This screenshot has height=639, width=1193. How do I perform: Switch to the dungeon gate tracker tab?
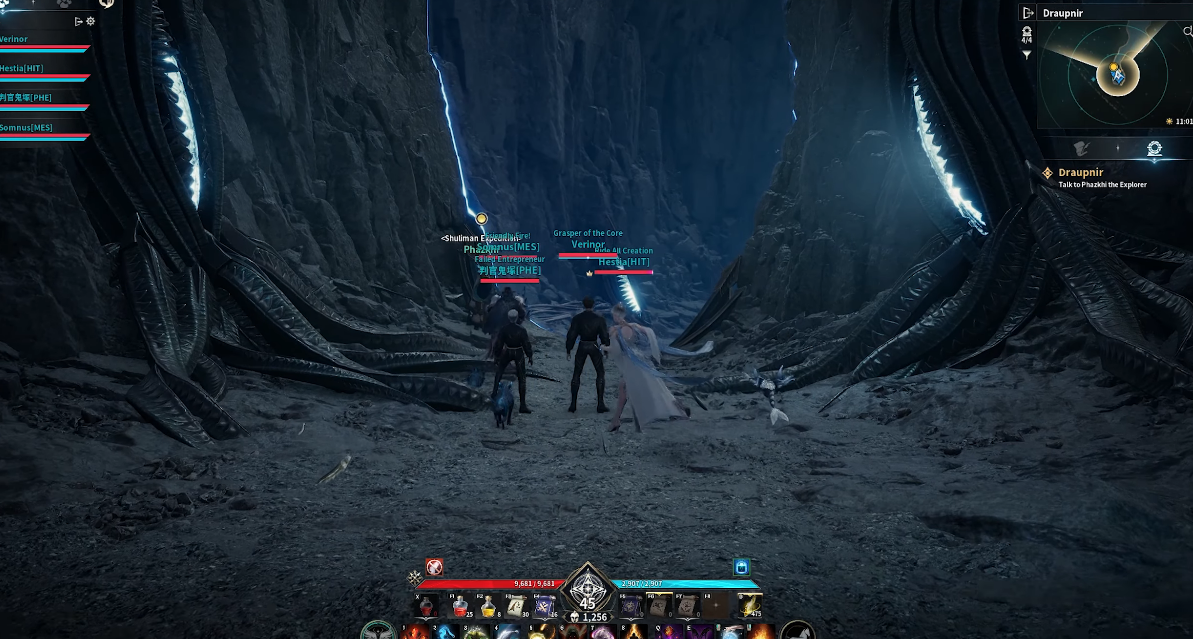[1154, 149]
